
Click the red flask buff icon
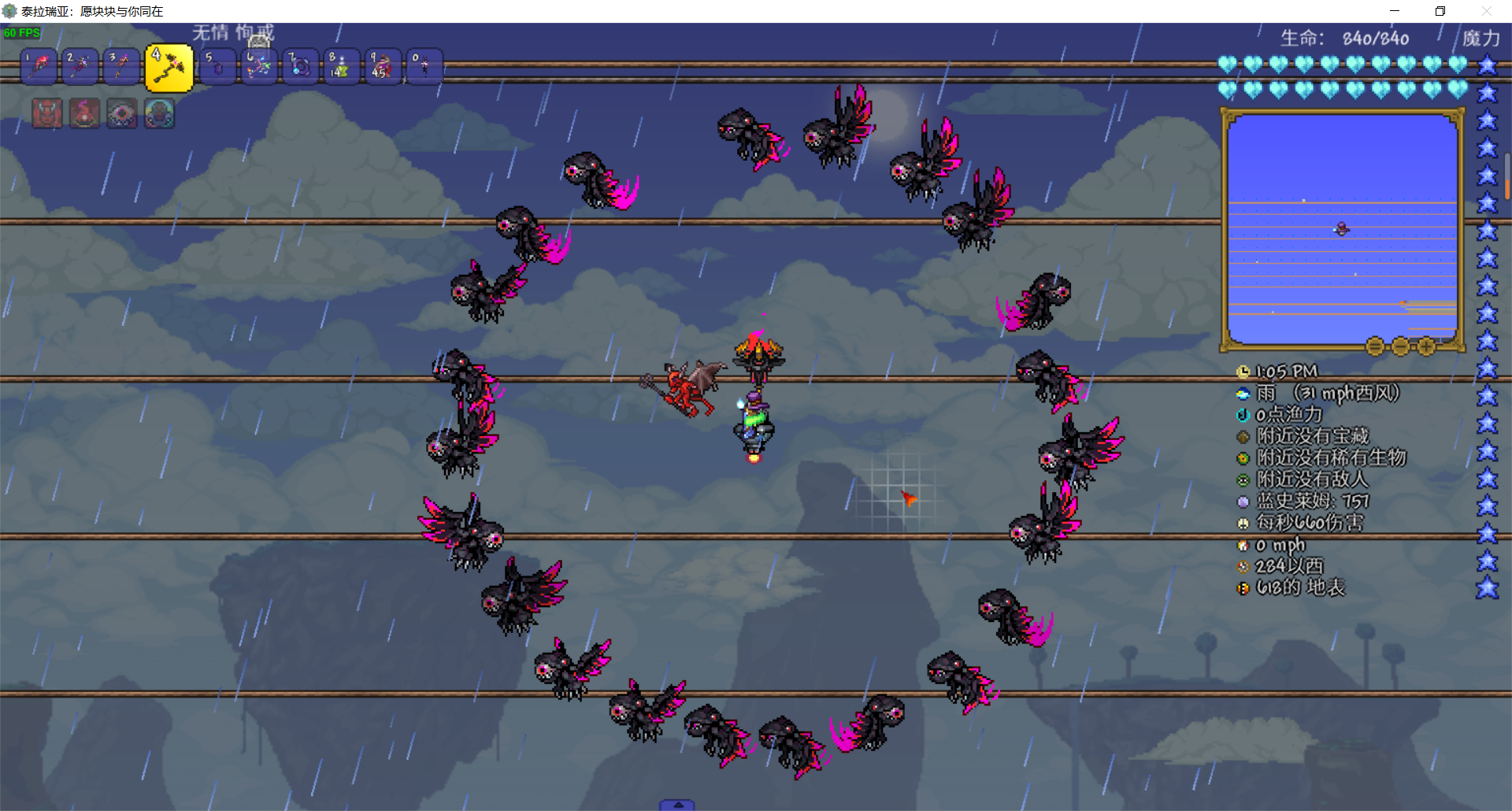(84, 114)
